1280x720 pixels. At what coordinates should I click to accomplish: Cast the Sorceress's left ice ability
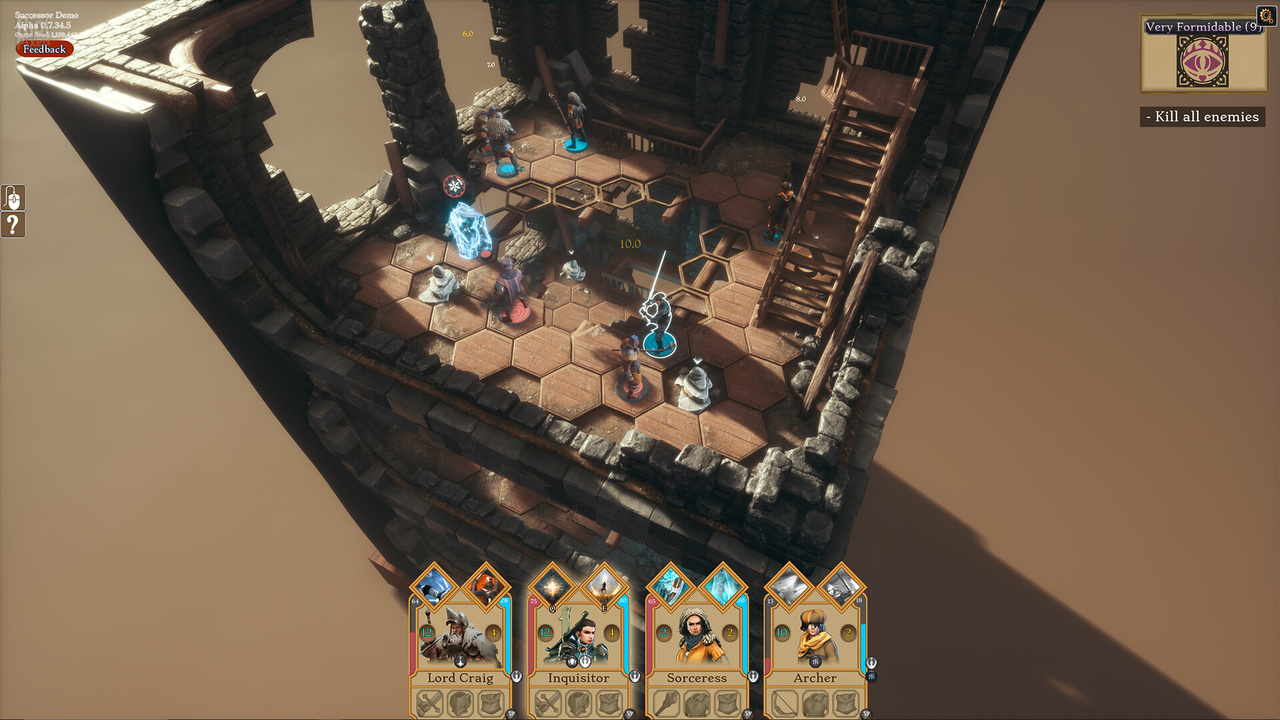(670, 587)
